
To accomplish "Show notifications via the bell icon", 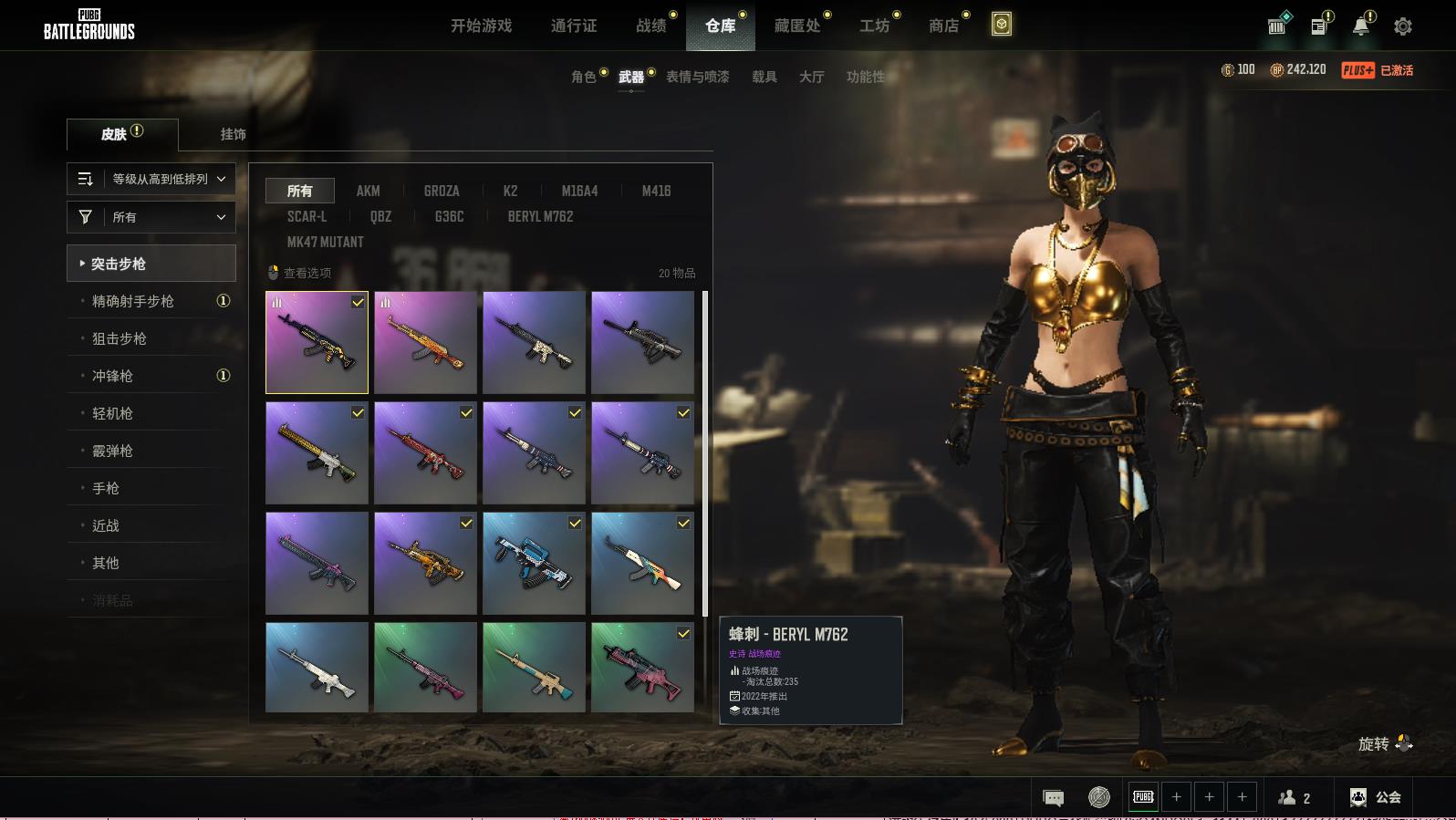I will click(1360, 26).
